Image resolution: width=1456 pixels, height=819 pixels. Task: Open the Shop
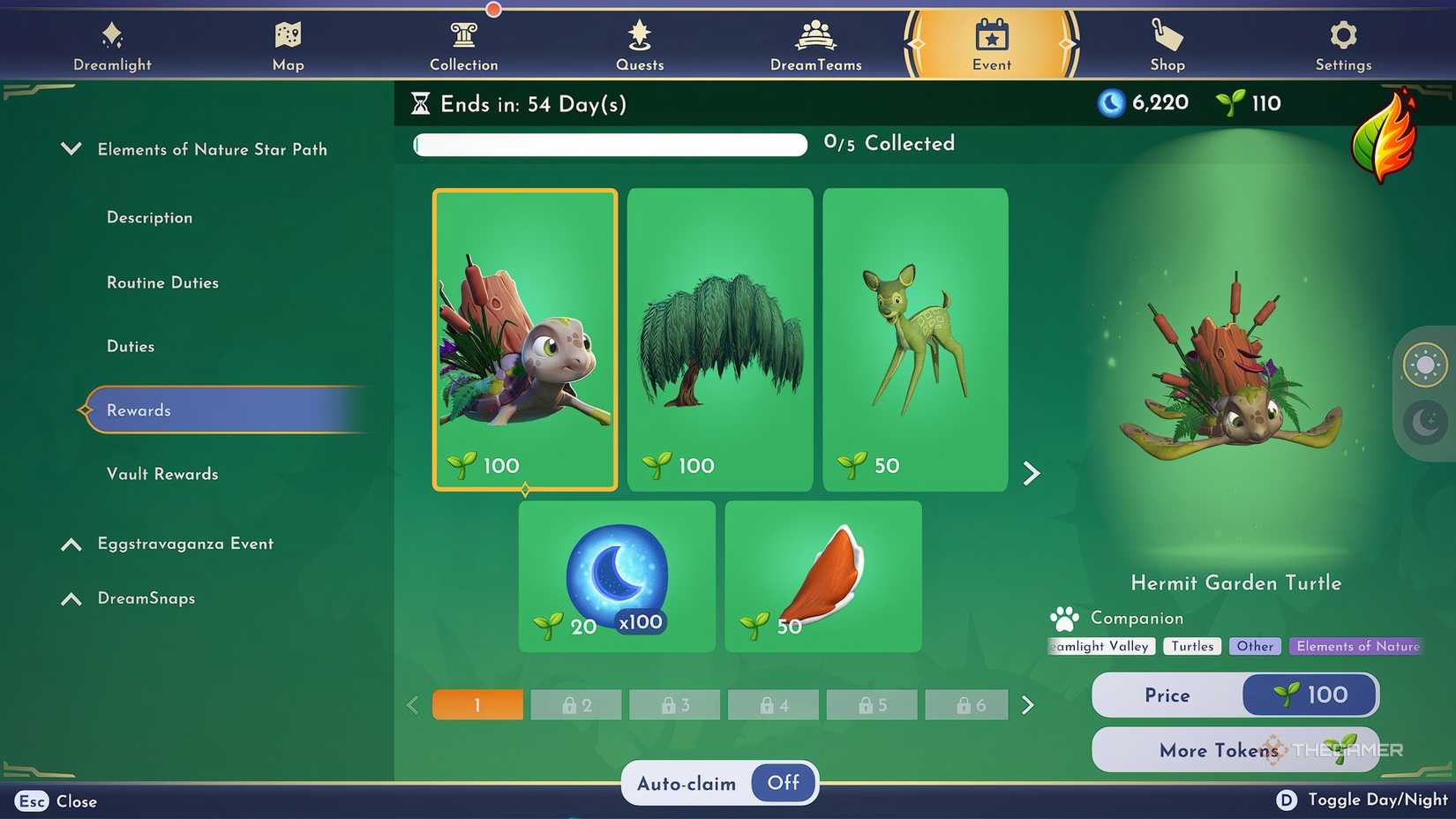(x=1167, y=42)
